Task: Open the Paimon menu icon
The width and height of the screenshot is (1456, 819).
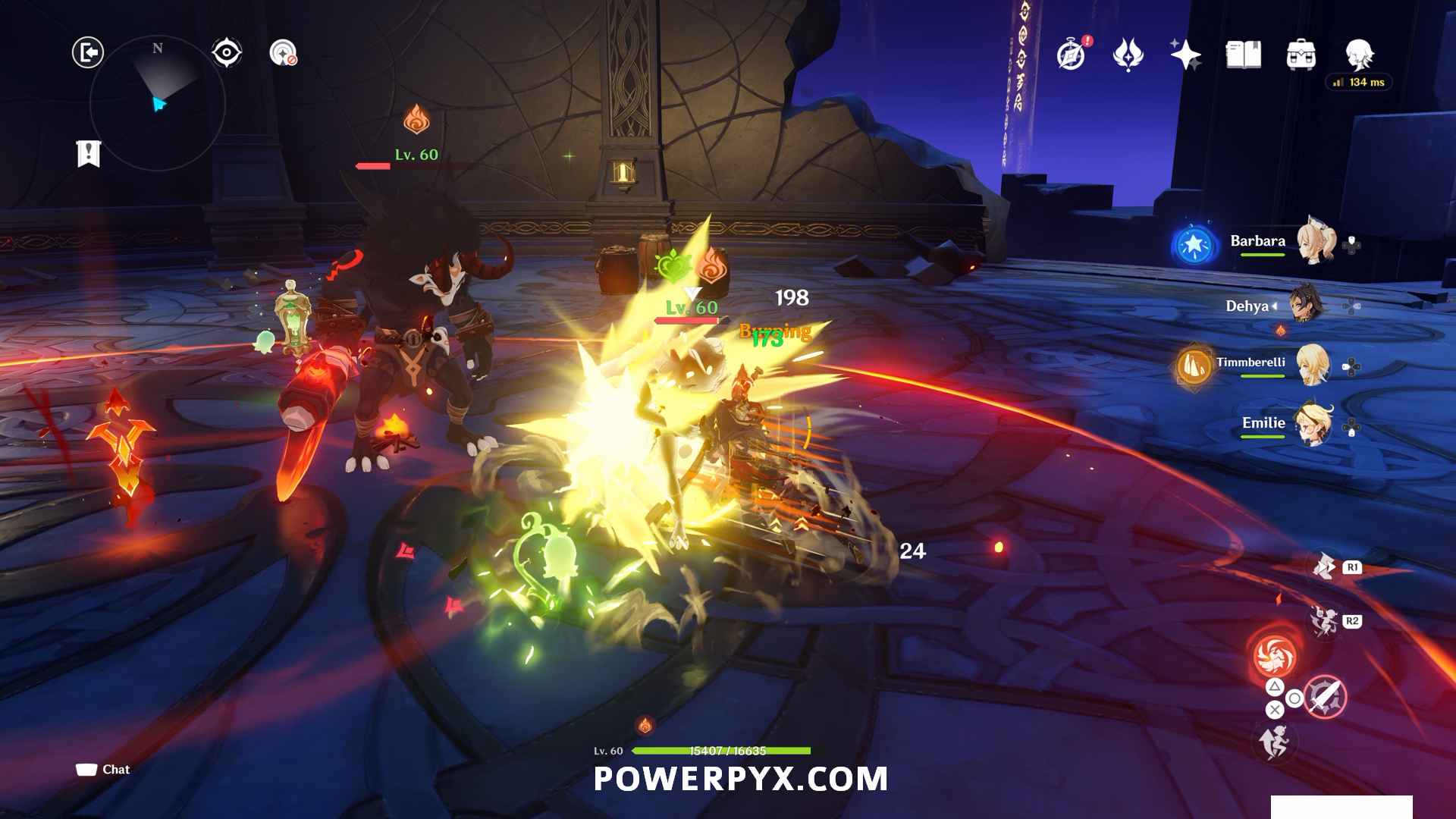Action: tap(1359, 55)
